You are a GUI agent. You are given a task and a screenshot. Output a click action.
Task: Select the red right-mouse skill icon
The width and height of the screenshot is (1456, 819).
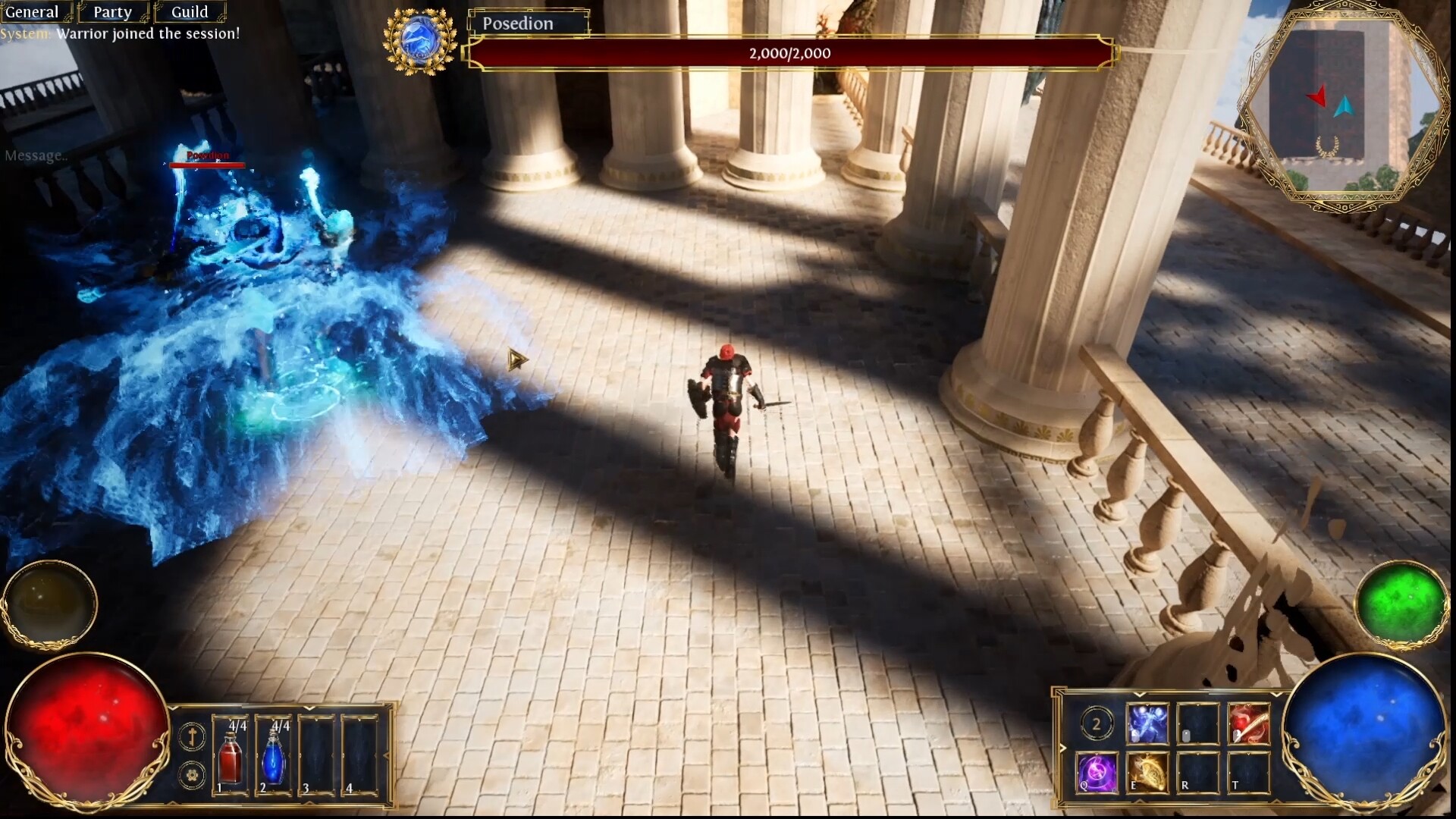tap(1249, 724)
